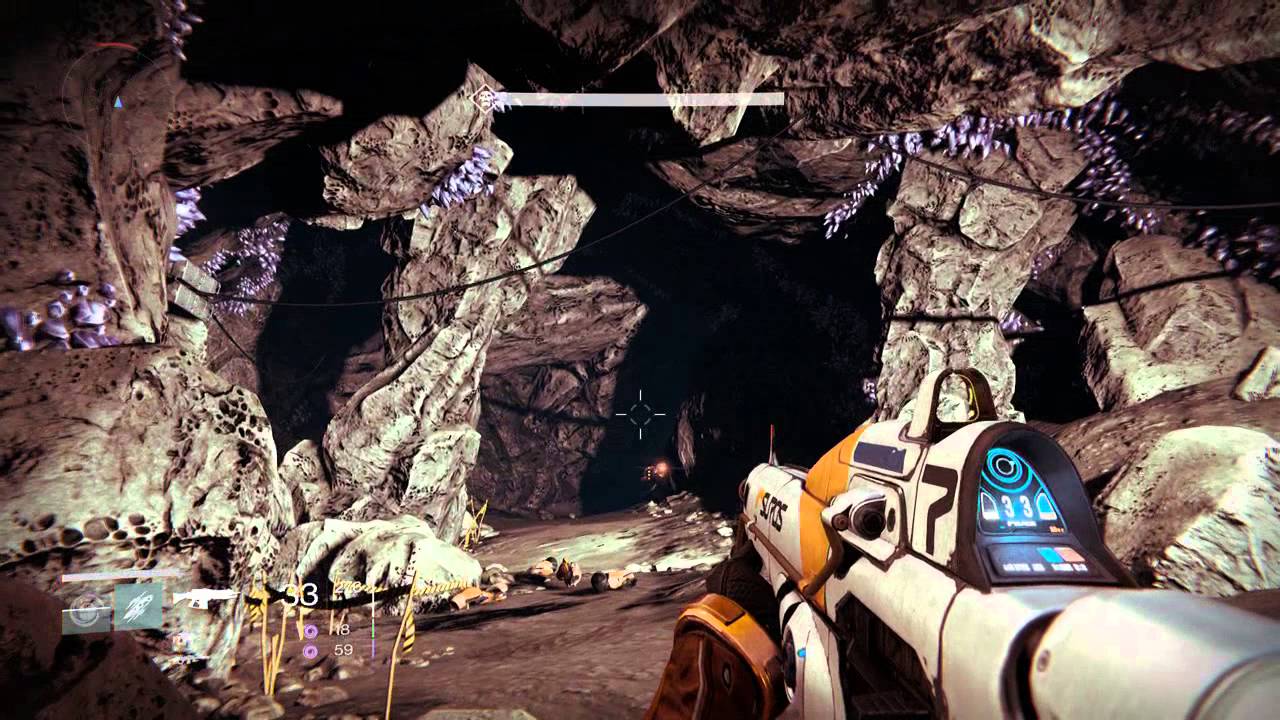The height and width of the screenshot is (720, 1280).
Task: Activate the melee ability icon
Action: pyautogui.click(x=138, y=606)
